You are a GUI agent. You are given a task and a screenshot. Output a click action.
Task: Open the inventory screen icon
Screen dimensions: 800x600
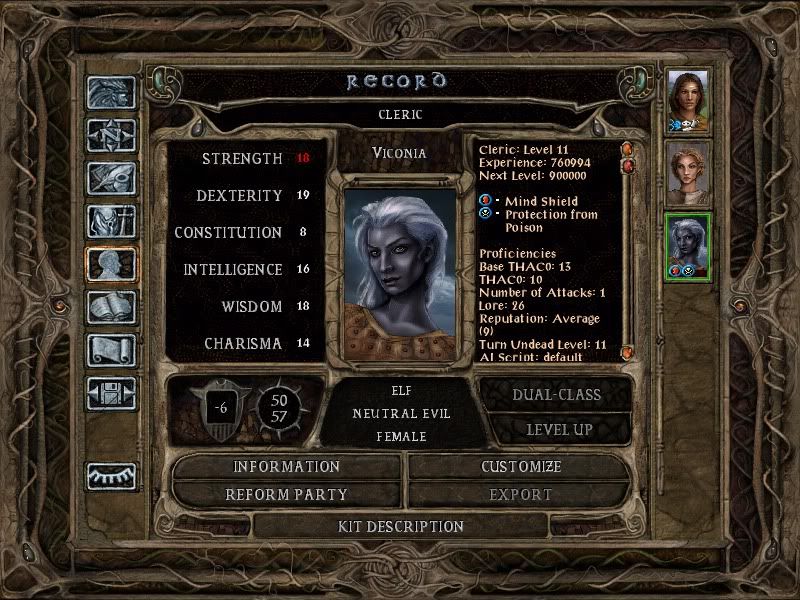point(111,221)
